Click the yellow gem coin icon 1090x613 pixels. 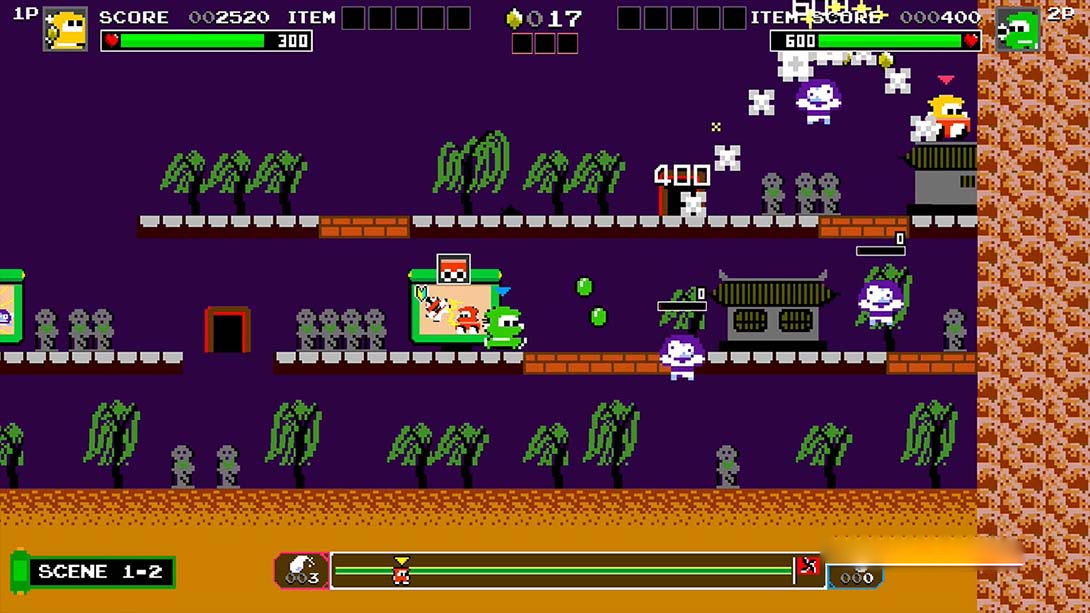pos(515,18)
